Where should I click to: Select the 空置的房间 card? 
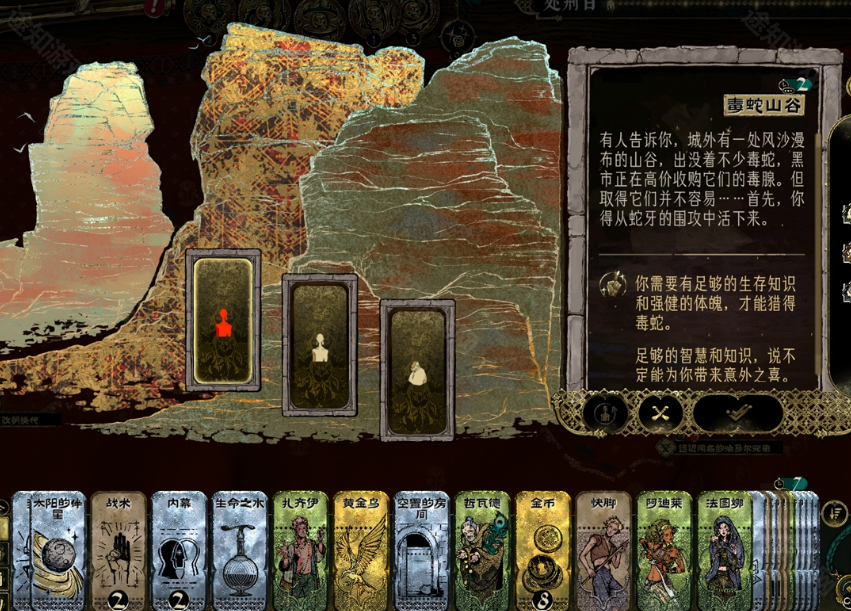point(421,550)
